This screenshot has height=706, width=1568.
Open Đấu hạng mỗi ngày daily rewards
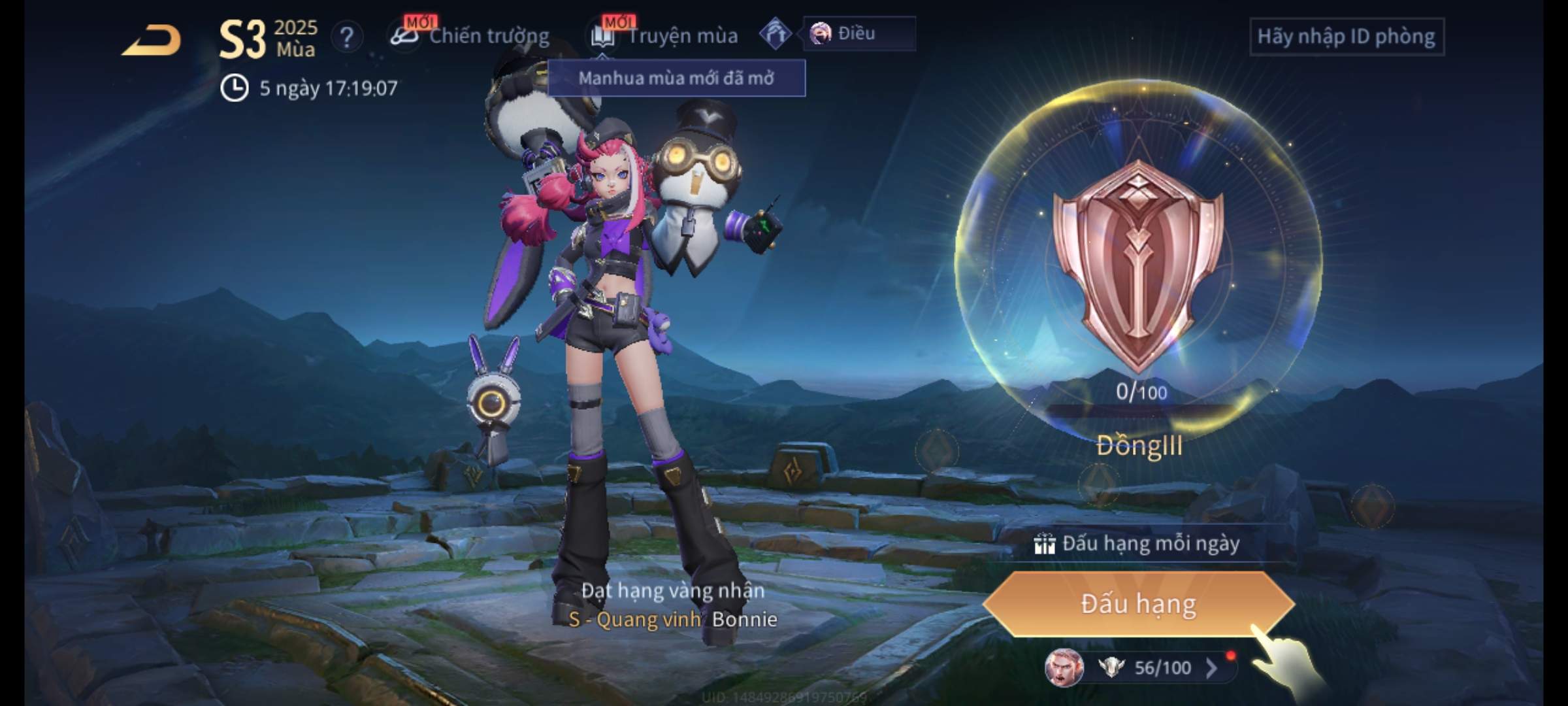1138,543
